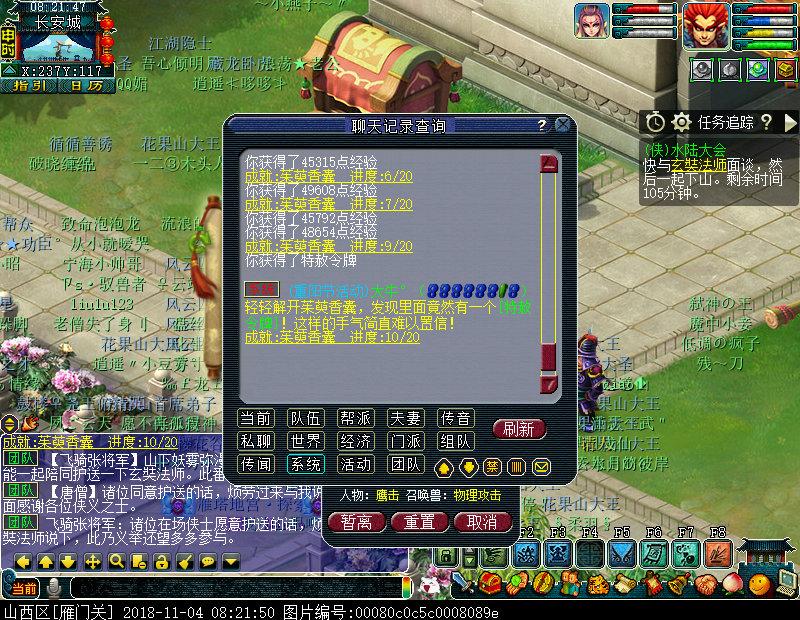The image size is (800, 620).
Task: Switch to the 当前 chat channel
Action: click(x=256, y=418)
